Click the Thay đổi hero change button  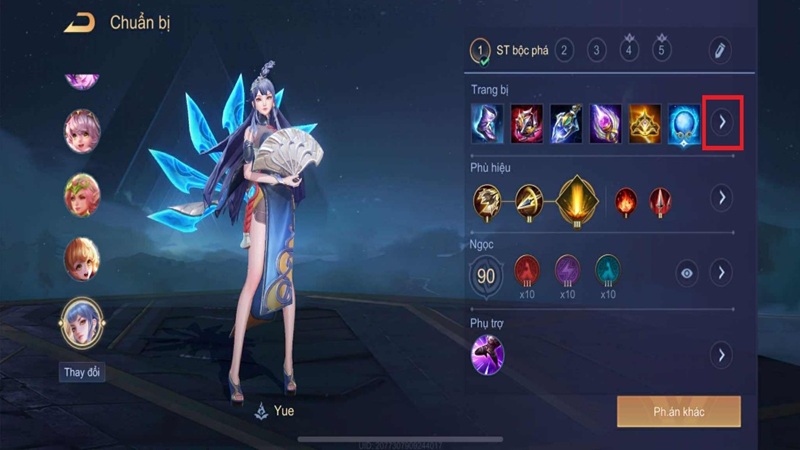(x=82, y=373)
